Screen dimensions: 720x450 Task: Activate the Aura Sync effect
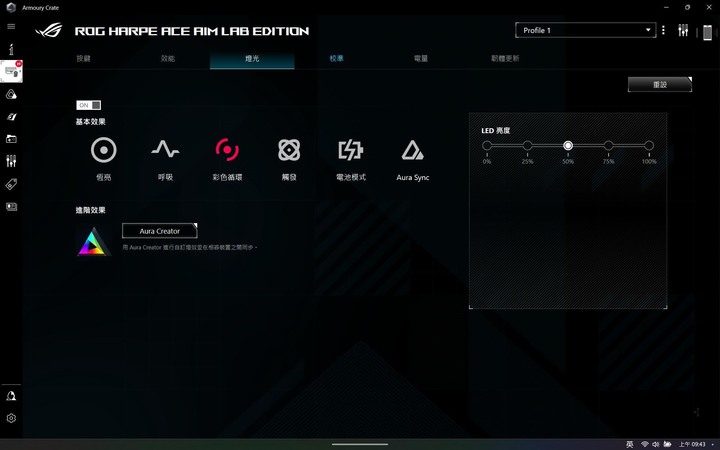412,151
